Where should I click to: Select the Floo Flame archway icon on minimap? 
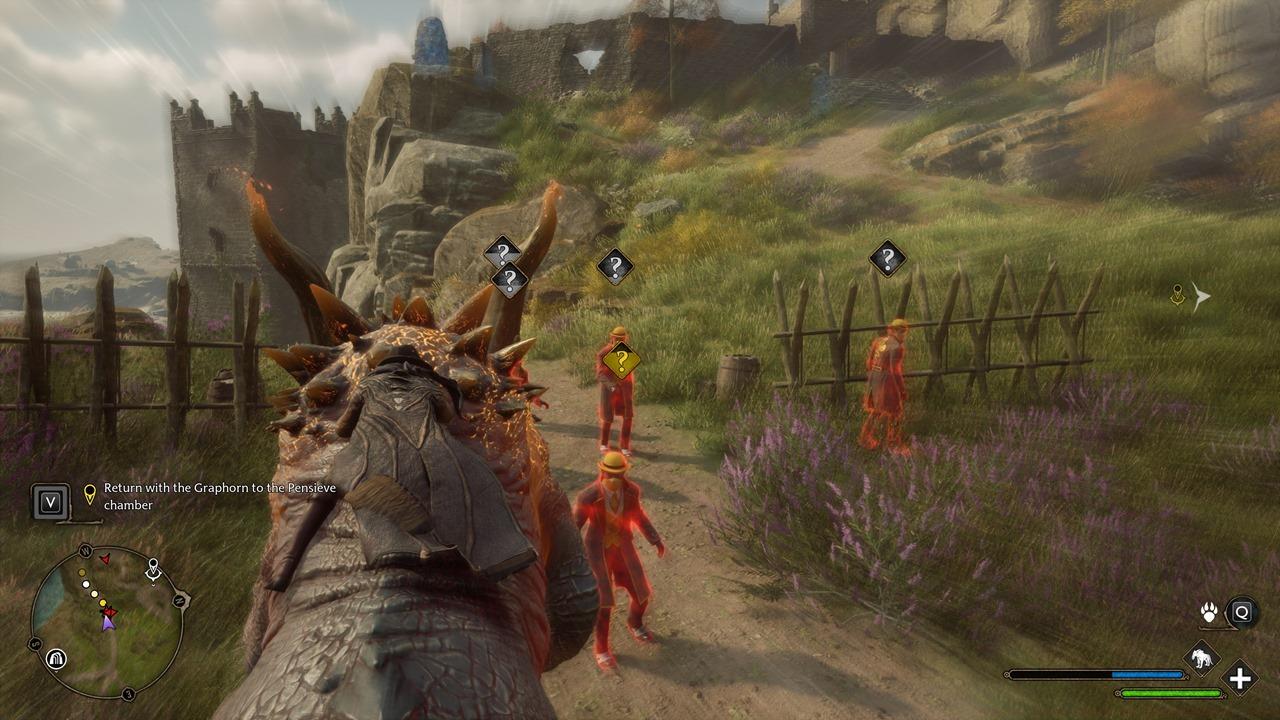(x=57, y=657)
